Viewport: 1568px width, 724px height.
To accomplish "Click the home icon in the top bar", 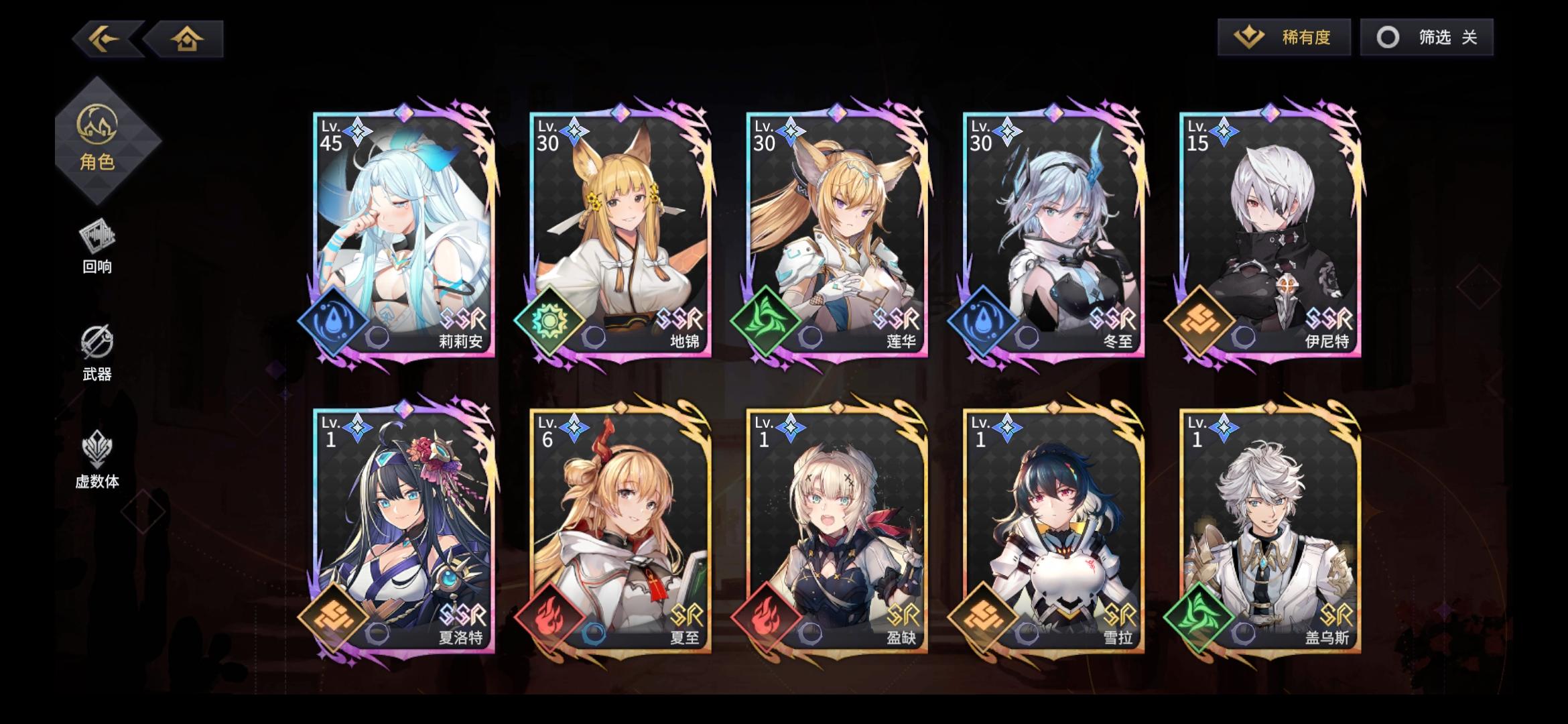I will [x=186, y=38].
